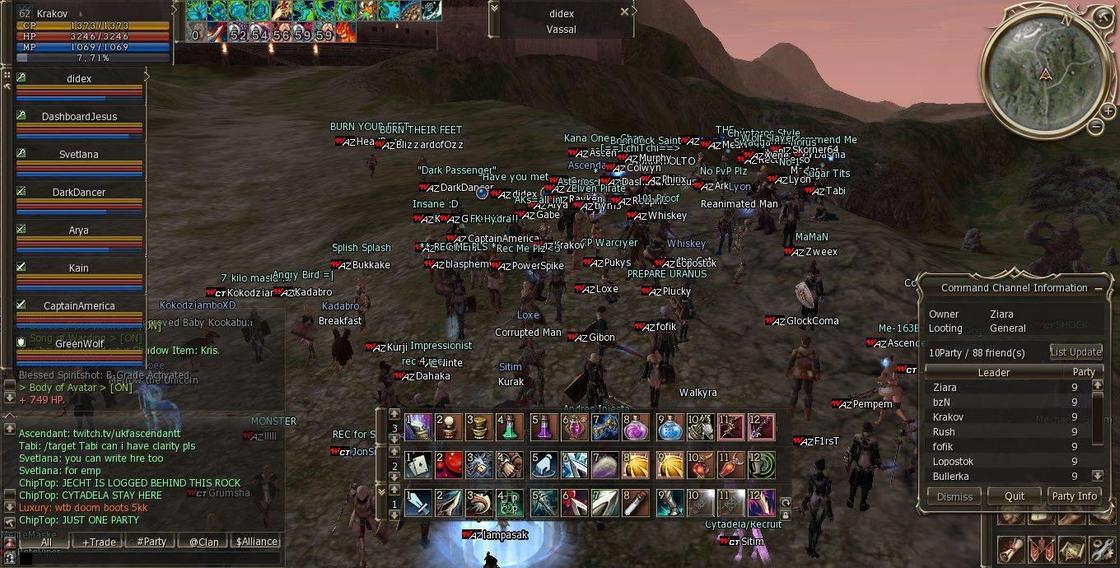Switch to the $Alliance chat tab
Image resolution: width=1120 pixels, height=568 pixels.
(x=256, y=541)
